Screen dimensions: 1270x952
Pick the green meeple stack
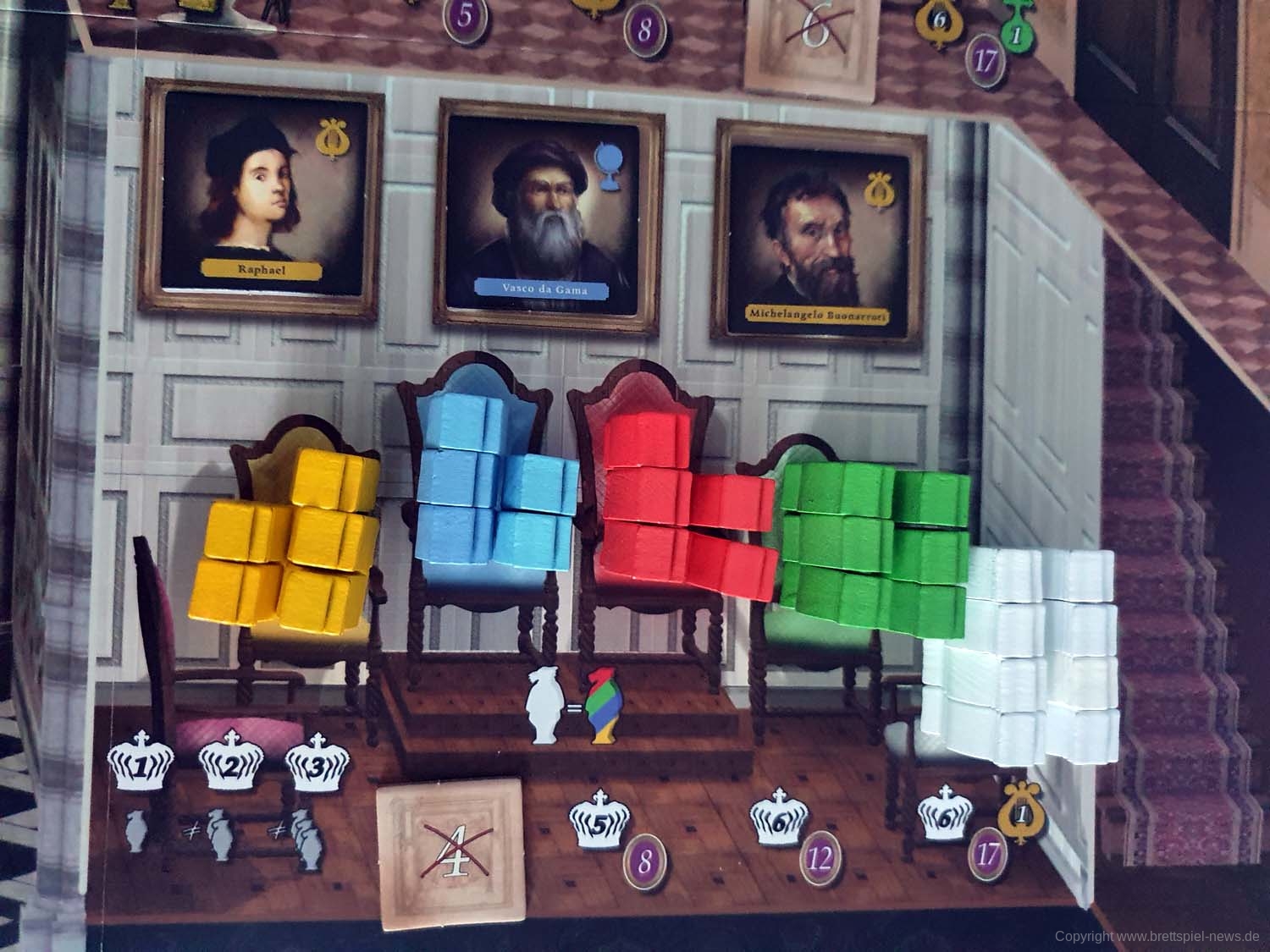(x=875, y=536)
